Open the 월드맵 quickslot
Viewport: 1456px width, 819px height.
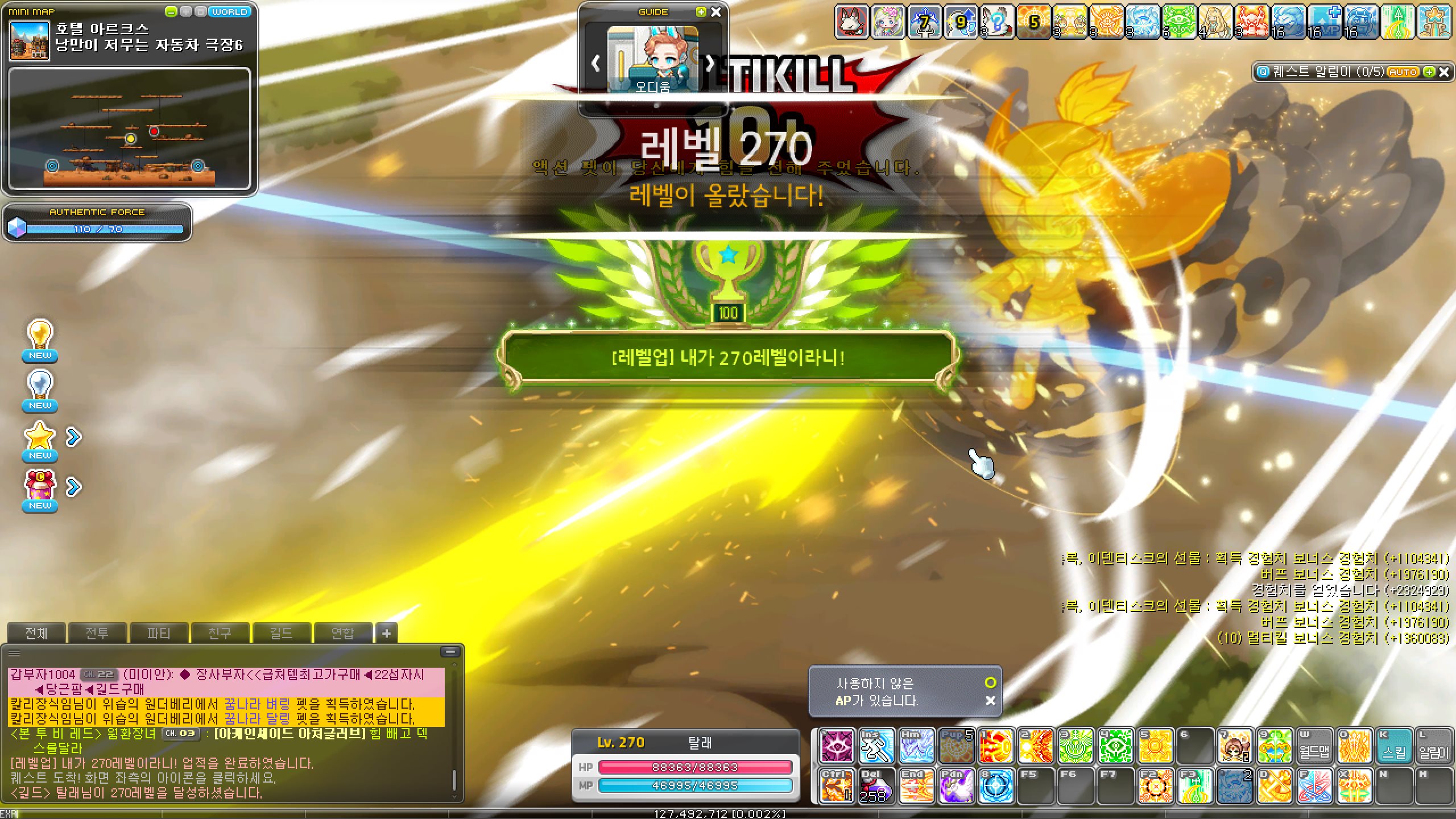point(1314,747)
